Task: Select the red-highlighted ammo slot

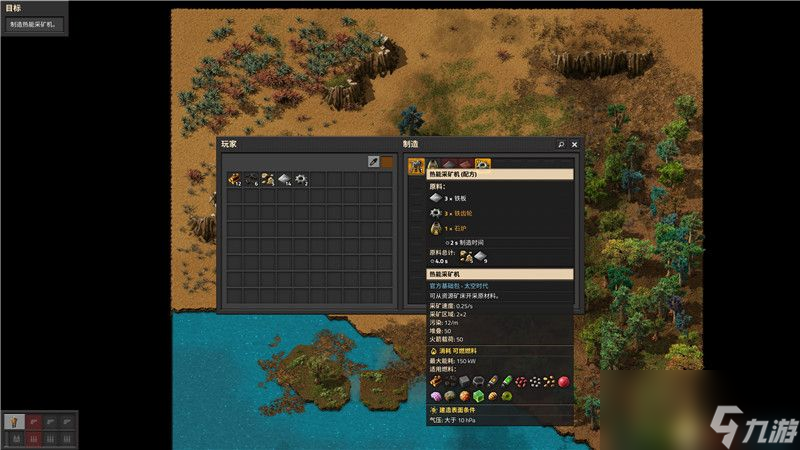Action: coord(32,437)
